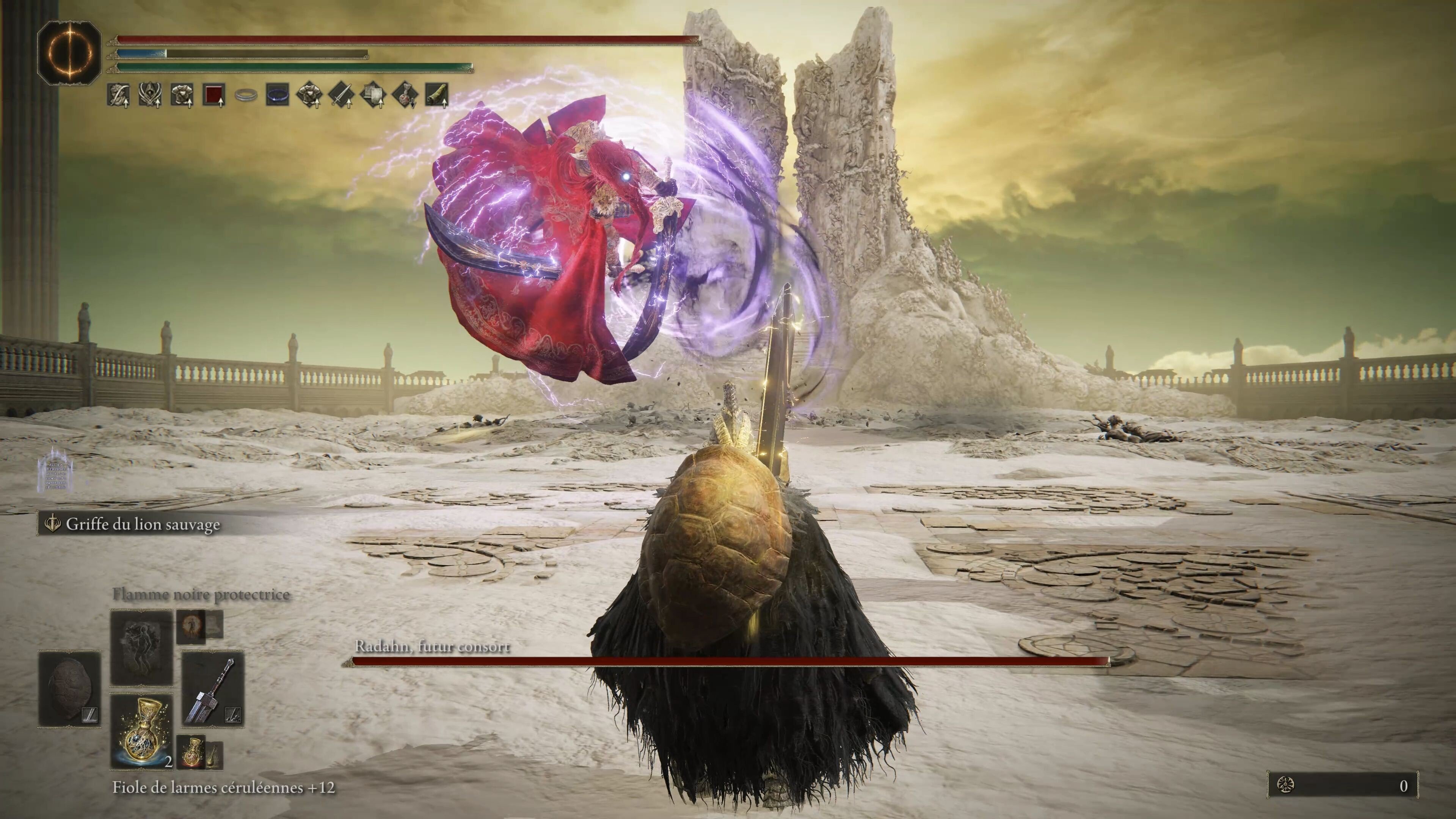The height and width of the screenshot is (819, 1456).
Task: Click the red physick tear buff icon
Action: (215, 95)
